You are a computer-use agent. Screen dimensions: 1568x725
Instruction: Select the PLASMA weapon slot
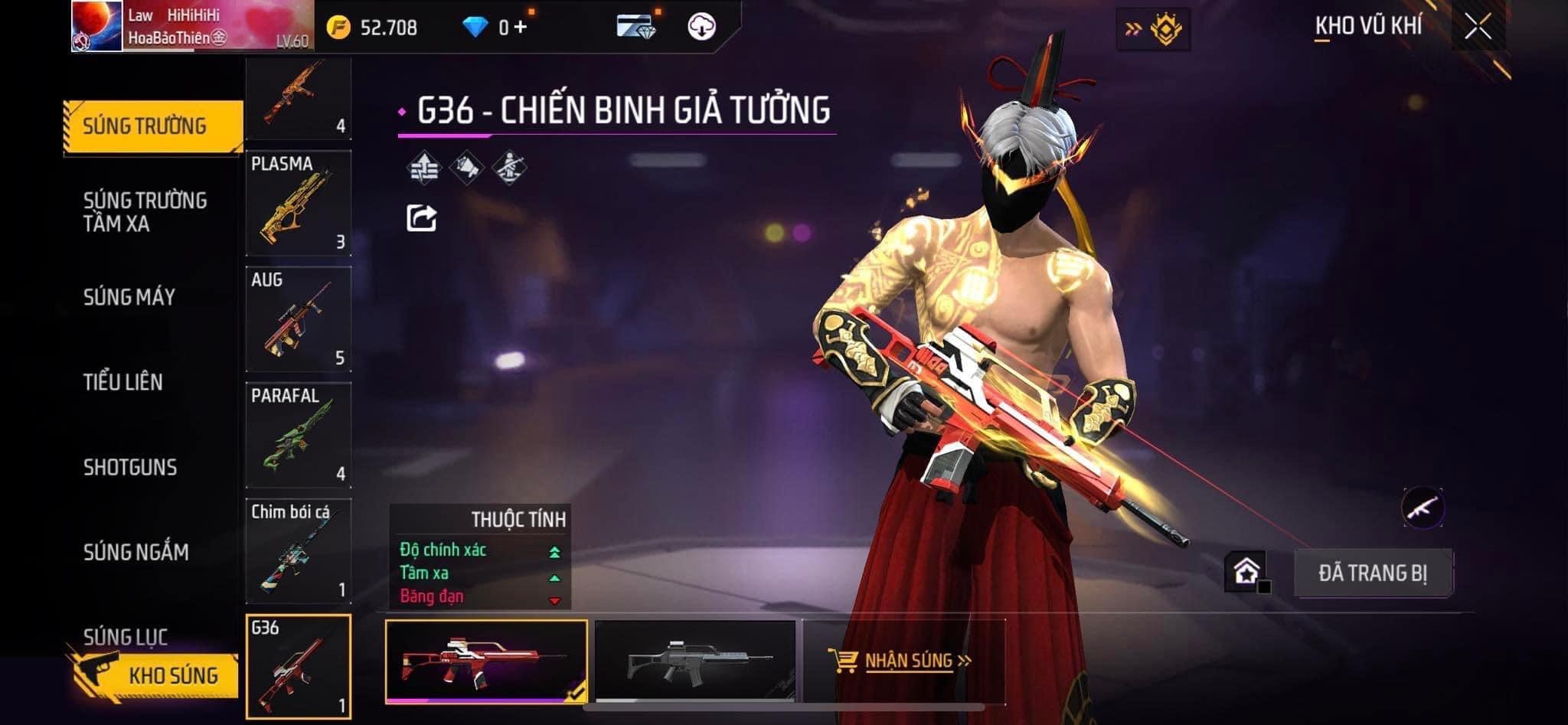299,204
